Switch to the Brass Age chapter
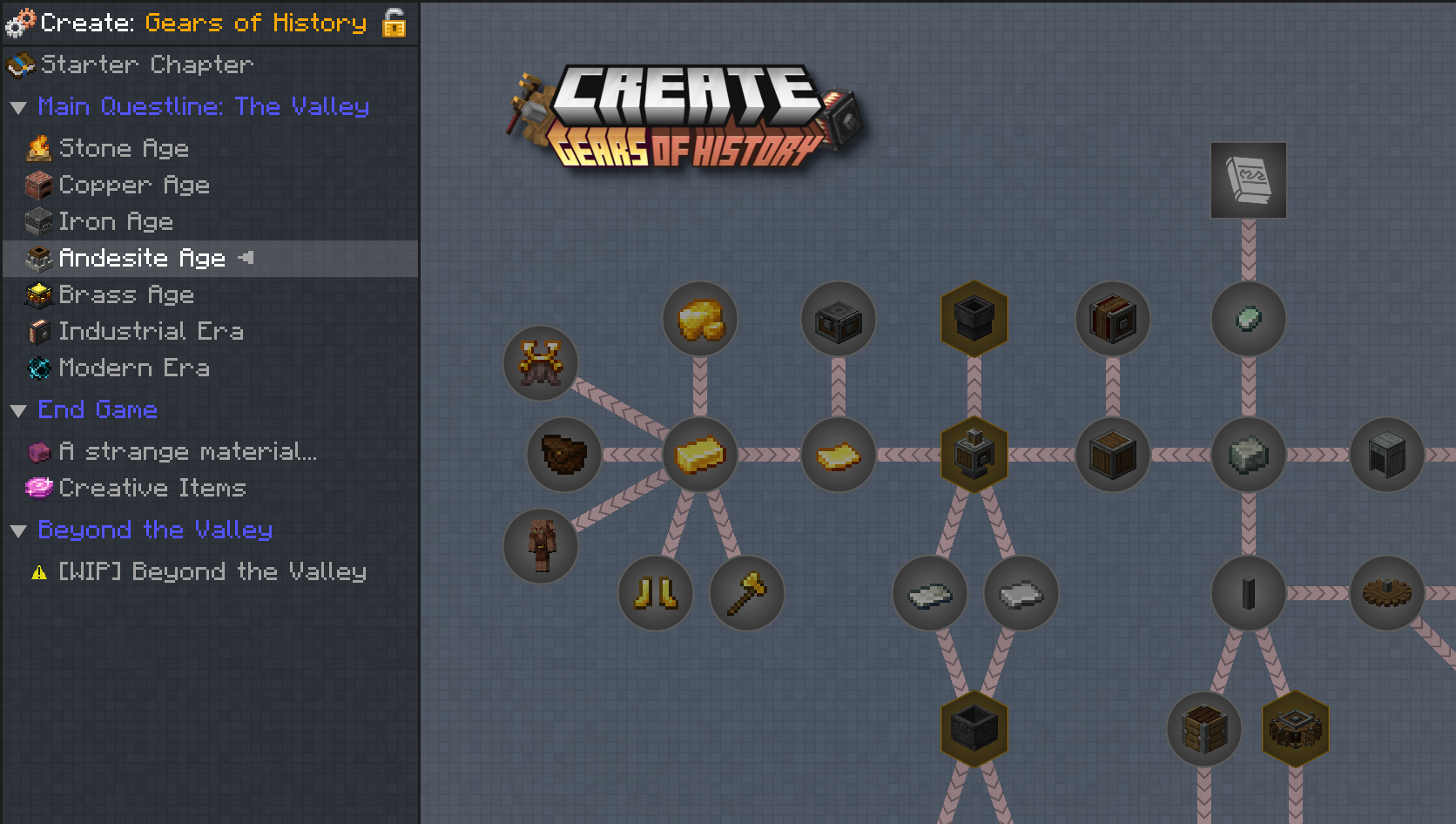 point(125,294)
